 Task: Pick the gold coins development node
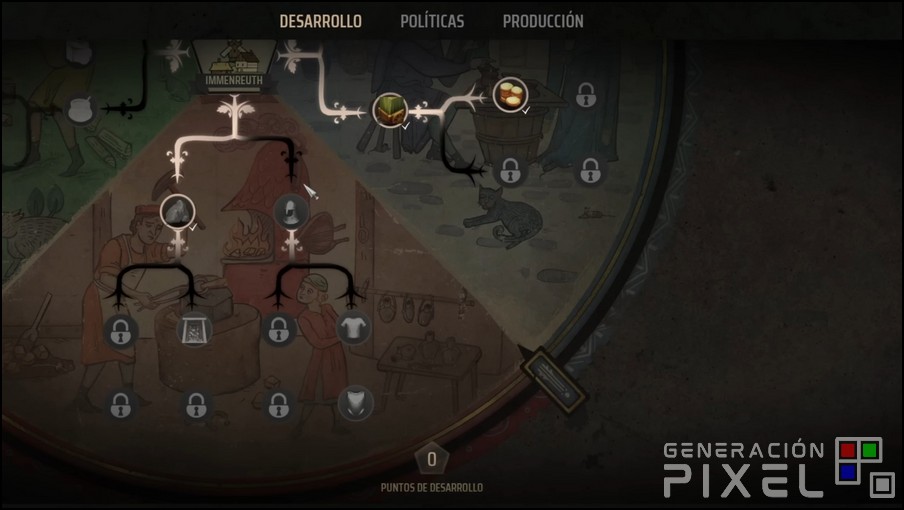510,96
